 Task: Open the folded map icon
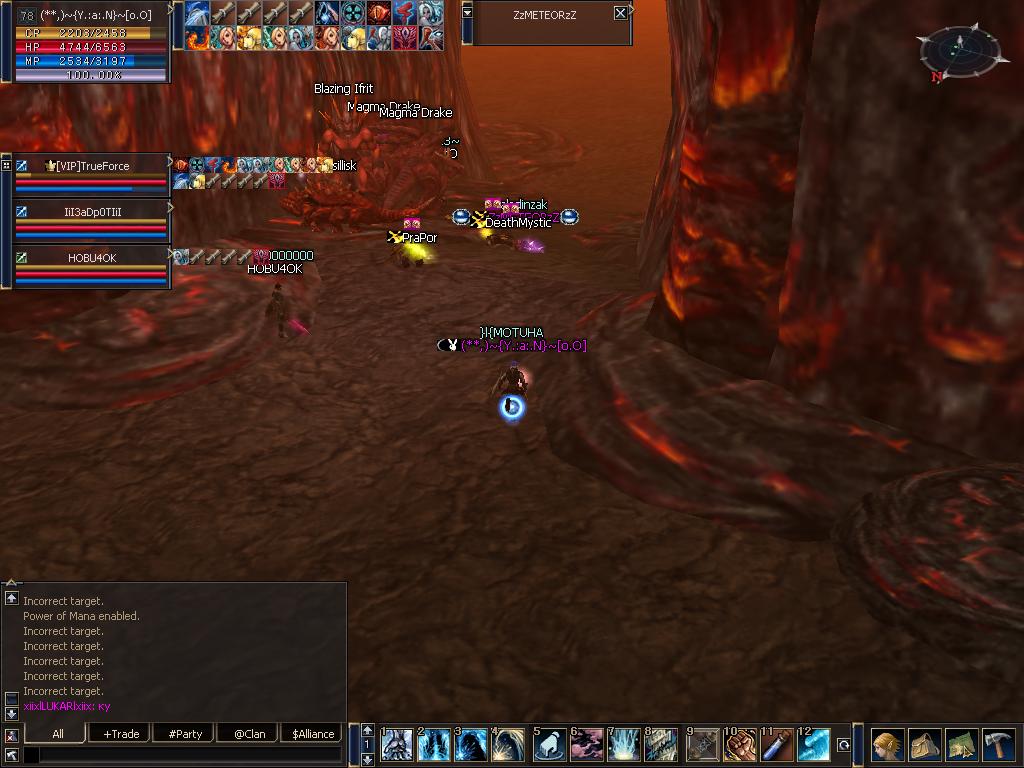tap(961, 745)
